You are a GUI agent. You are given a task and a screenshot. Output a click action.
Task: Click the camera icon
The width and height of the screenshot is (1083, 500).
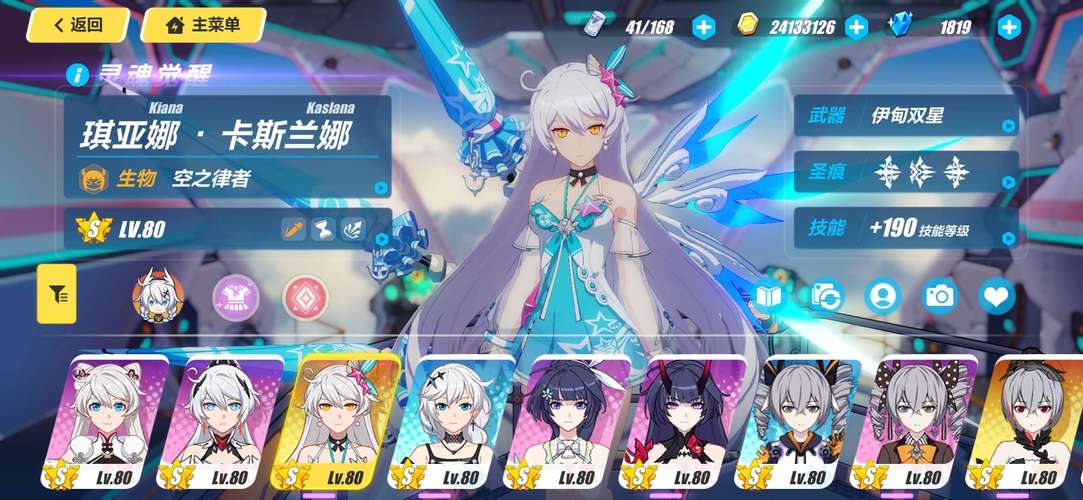click(x=940, y=295)
